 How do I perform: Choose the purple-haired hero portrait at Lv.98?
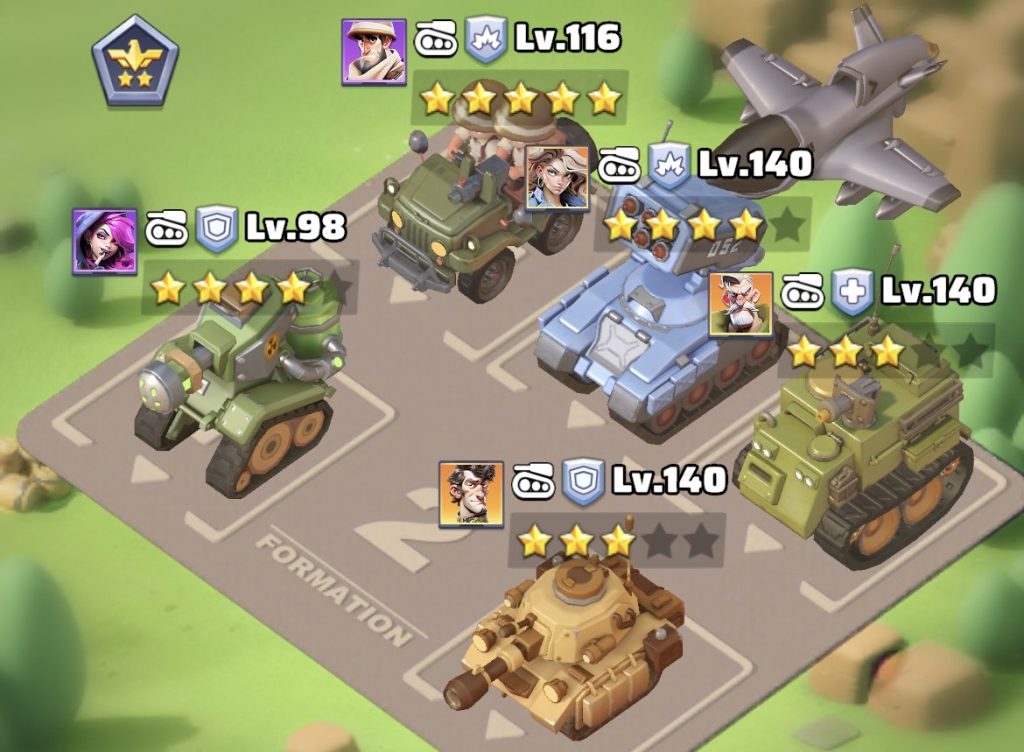(x=104, y=241)
